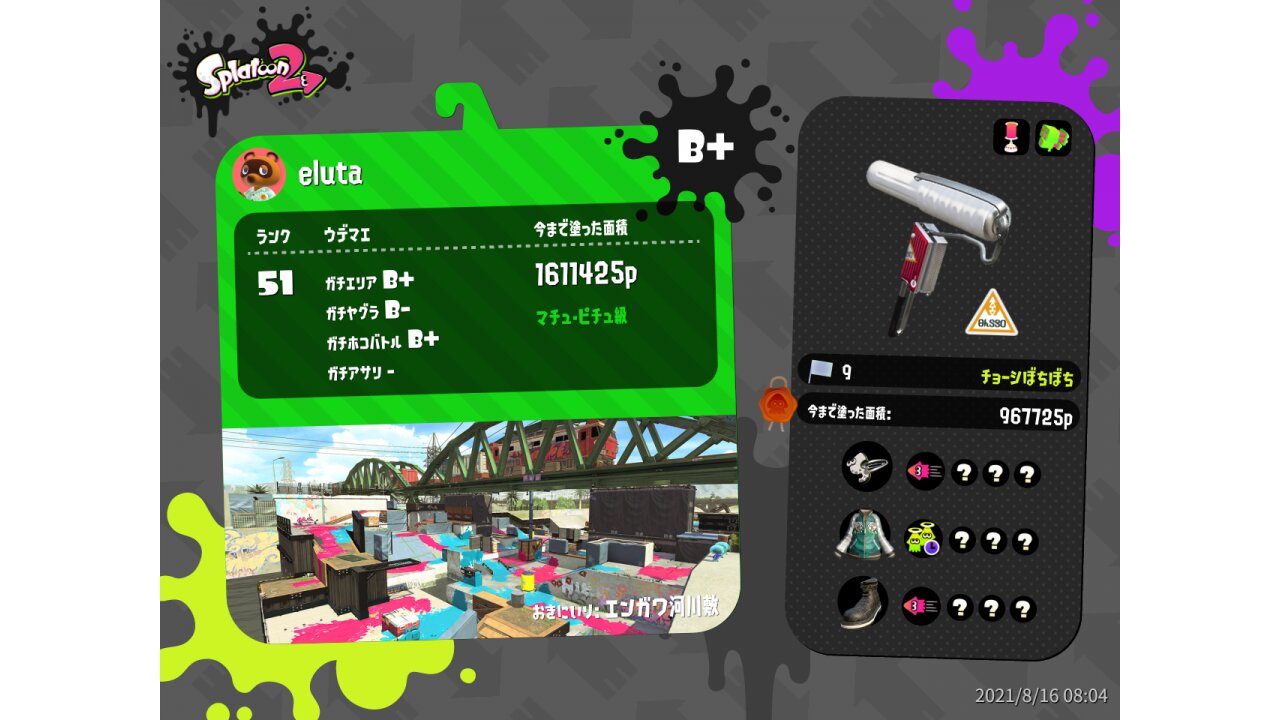Click eluta's Tom Nook avatar
The height and width of the screenshot is (720, 1280).
click(x=259, y=174)
